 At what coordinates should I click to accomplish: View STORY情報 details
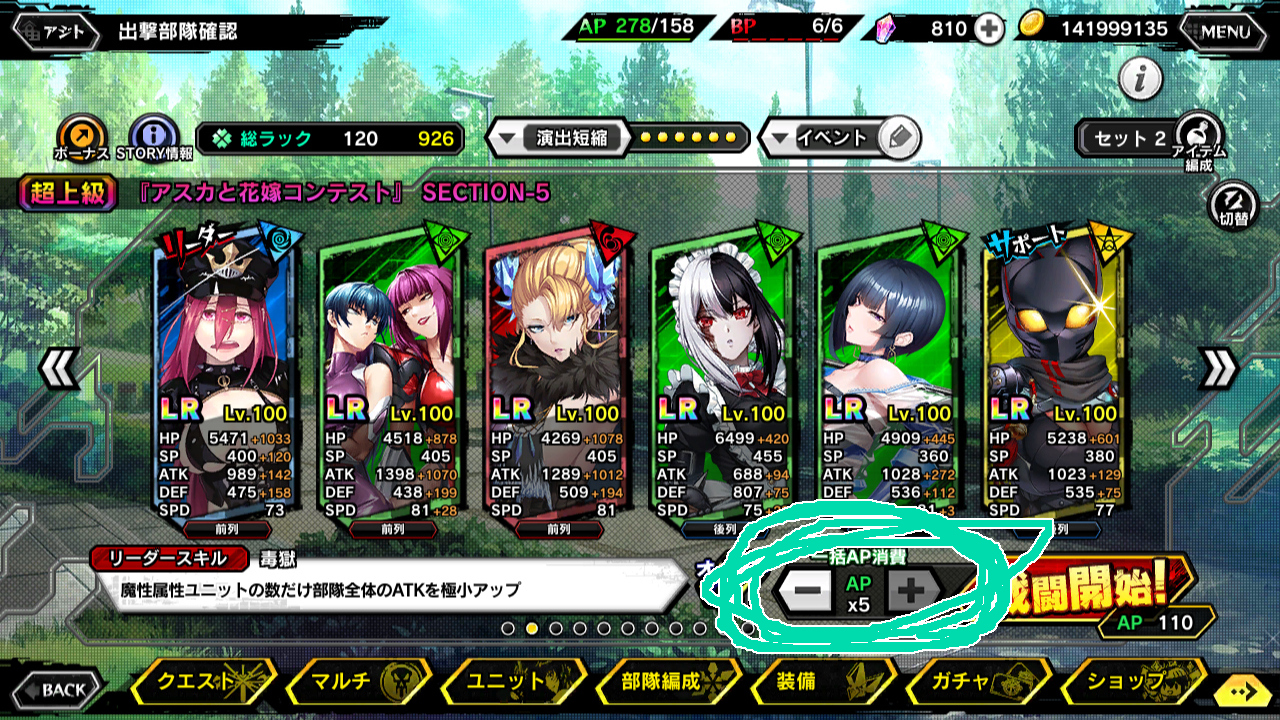coord(154,136)
